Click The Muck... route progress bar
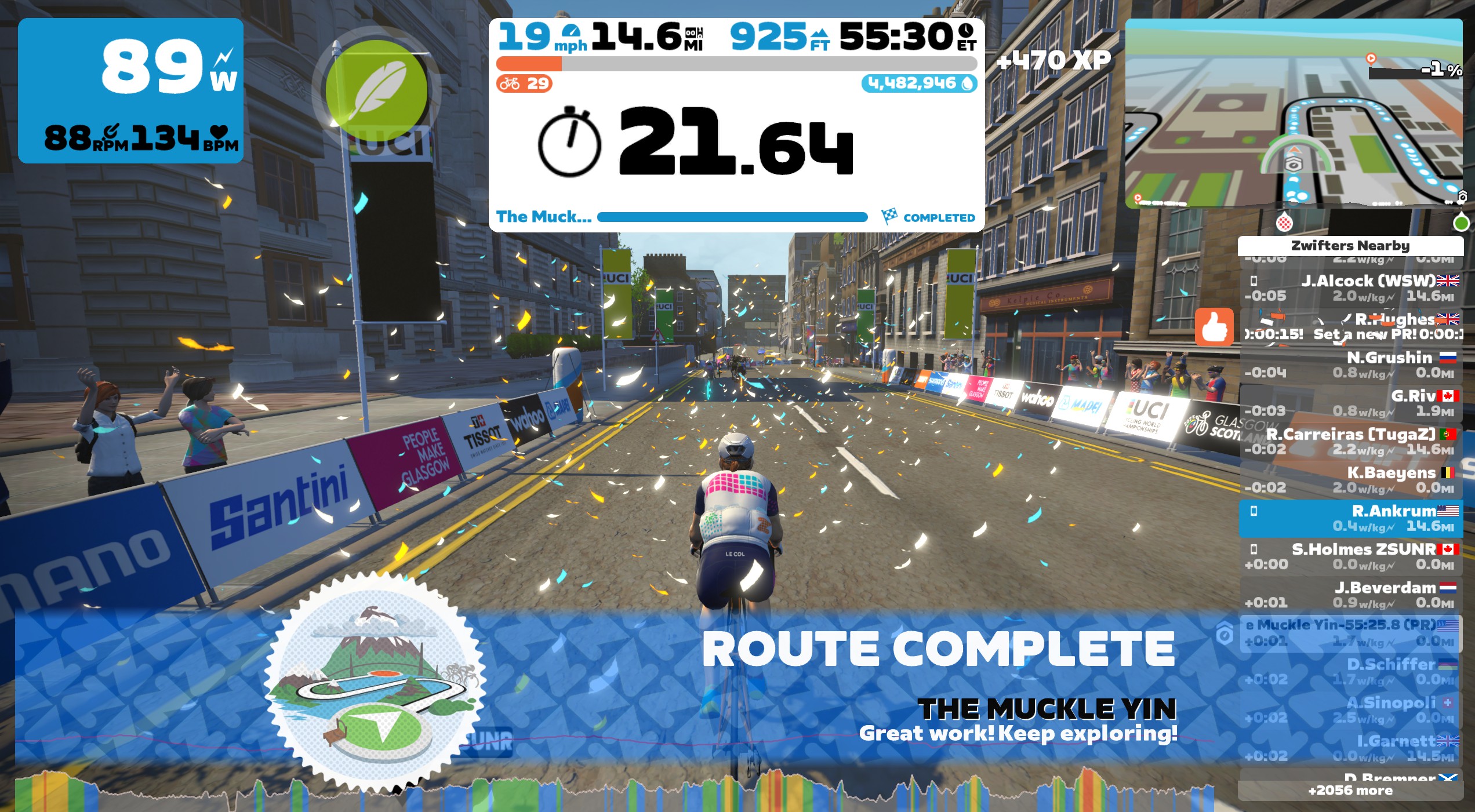 [732, 217]
